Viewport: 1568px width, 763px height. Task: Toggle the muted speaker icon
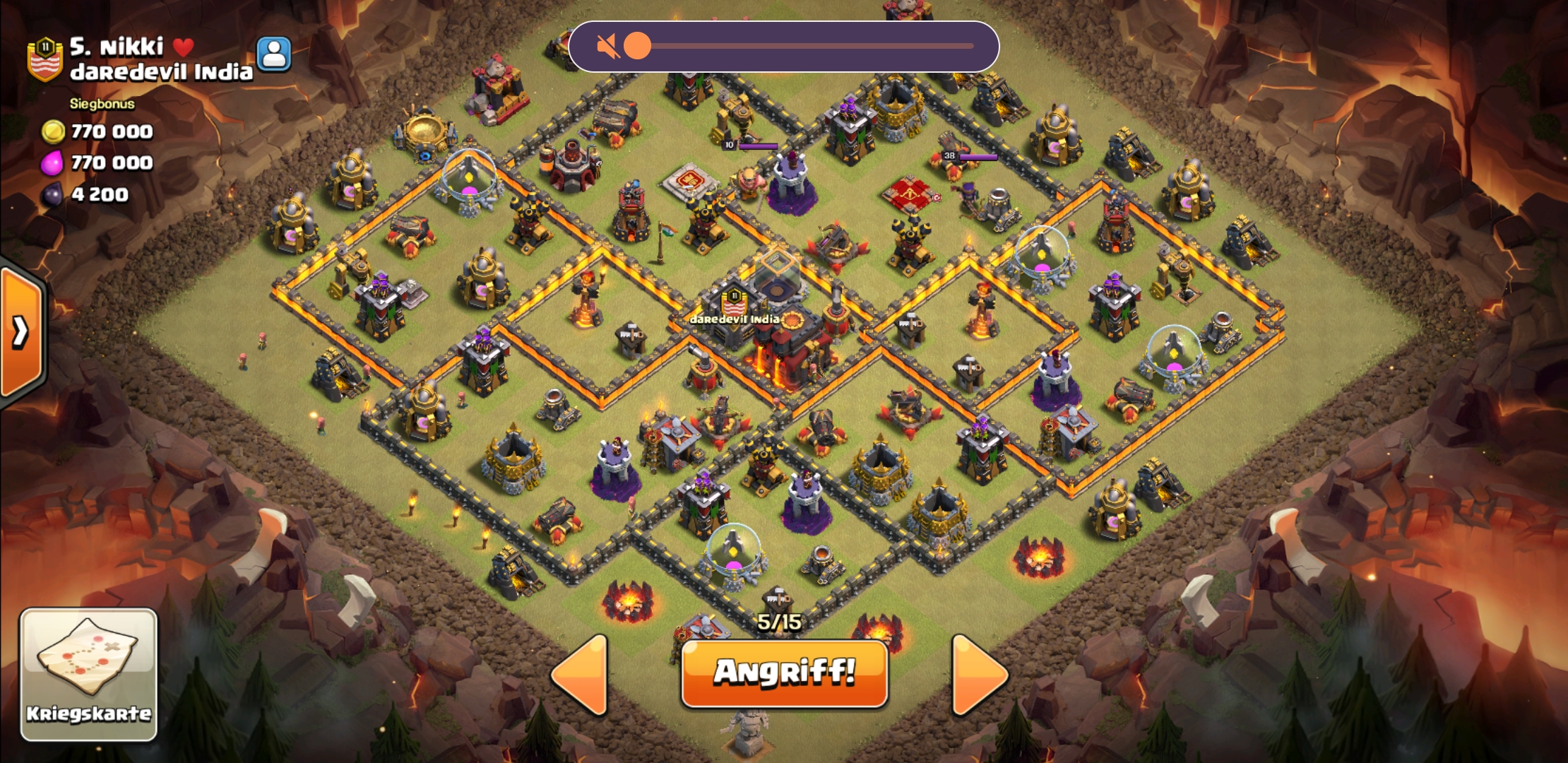click(607, 47)
